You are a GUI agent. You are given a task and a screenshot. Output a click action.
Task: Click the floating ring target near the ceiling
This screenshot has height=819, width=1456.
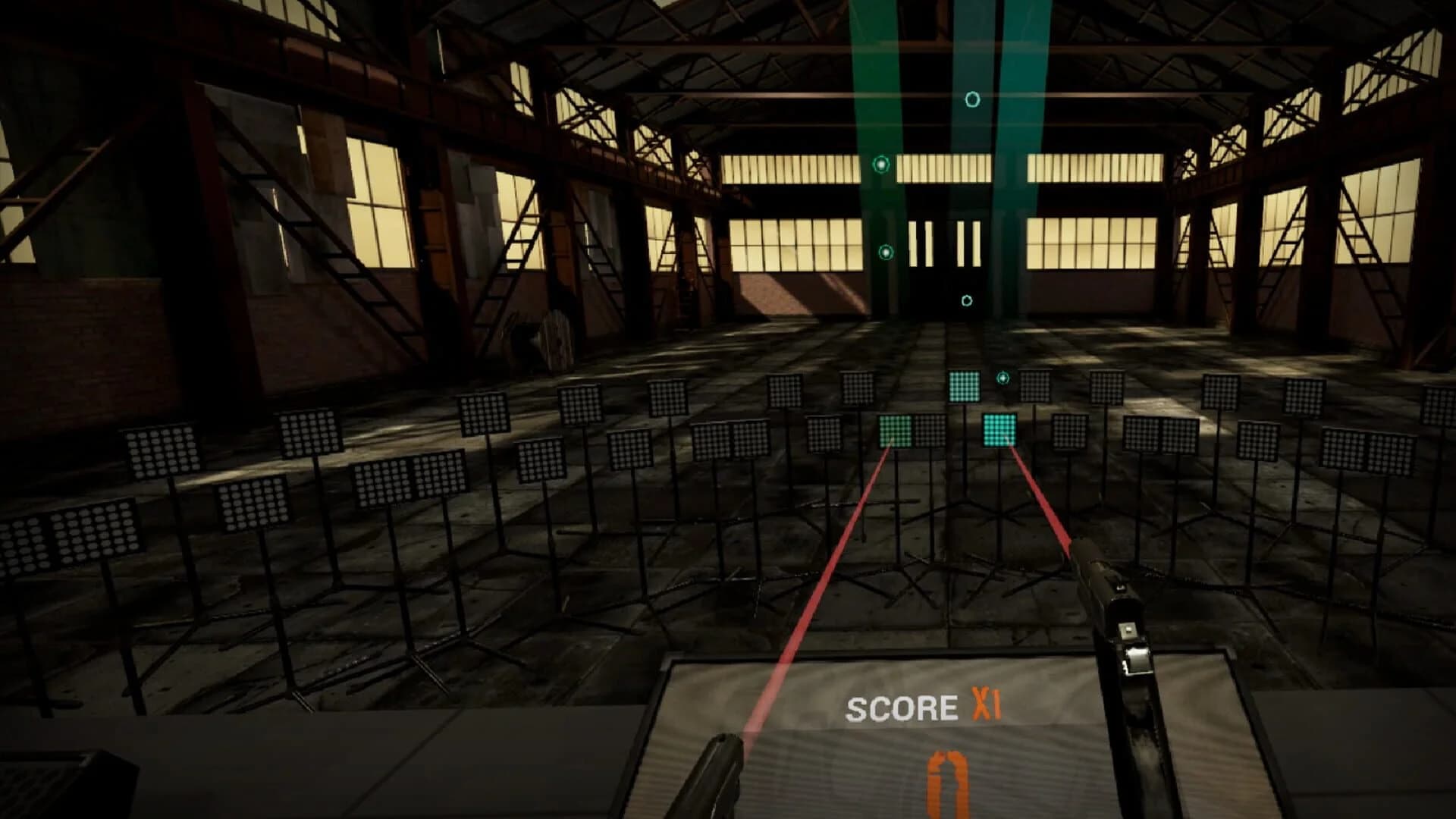(971, 98)
